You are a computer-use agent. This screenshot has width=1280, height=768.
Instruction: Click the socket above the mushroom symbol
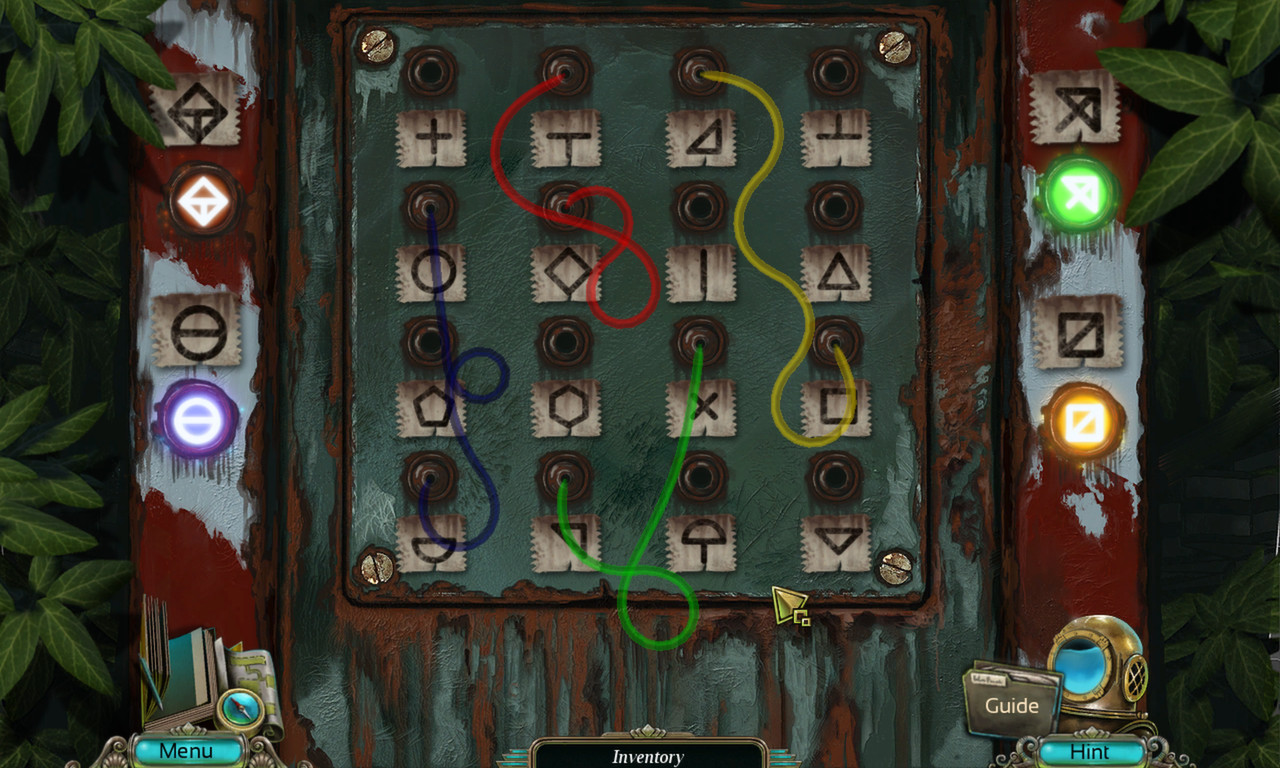tap(700, 477)
